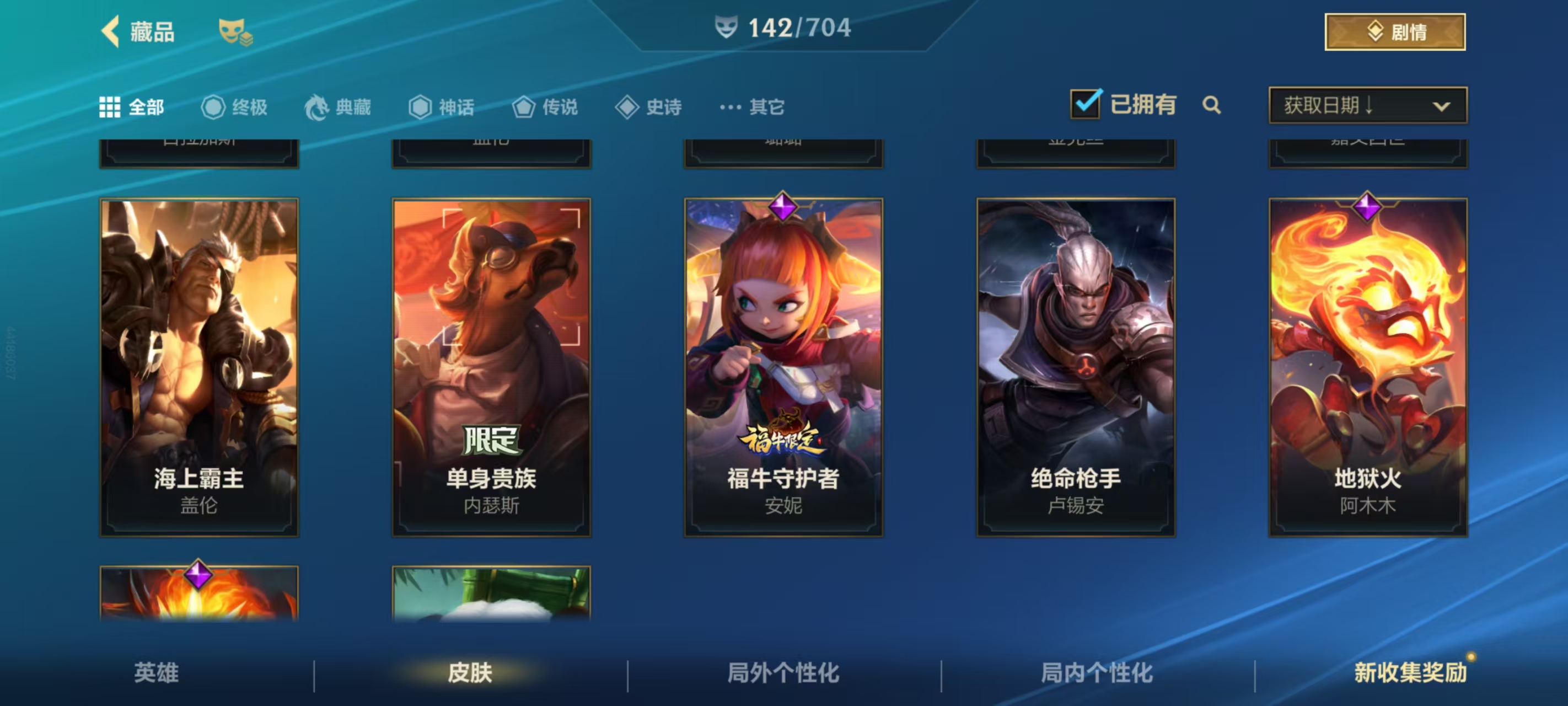This screenshot has width=1568, height=706.
Task: Open the 新收集奖励 tab
Action: coord(1410,672)
